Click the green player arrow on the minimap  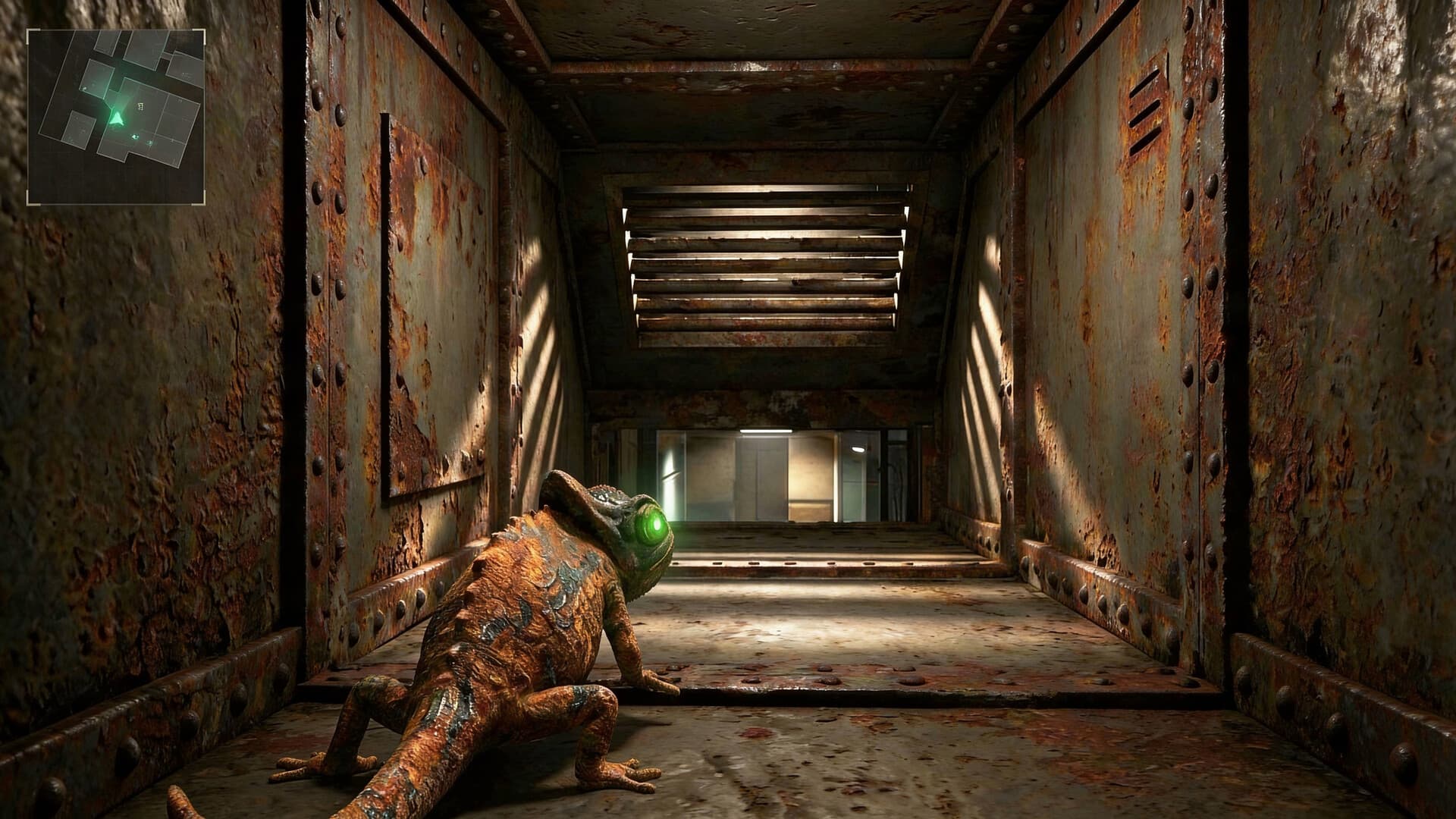[117, 118]
